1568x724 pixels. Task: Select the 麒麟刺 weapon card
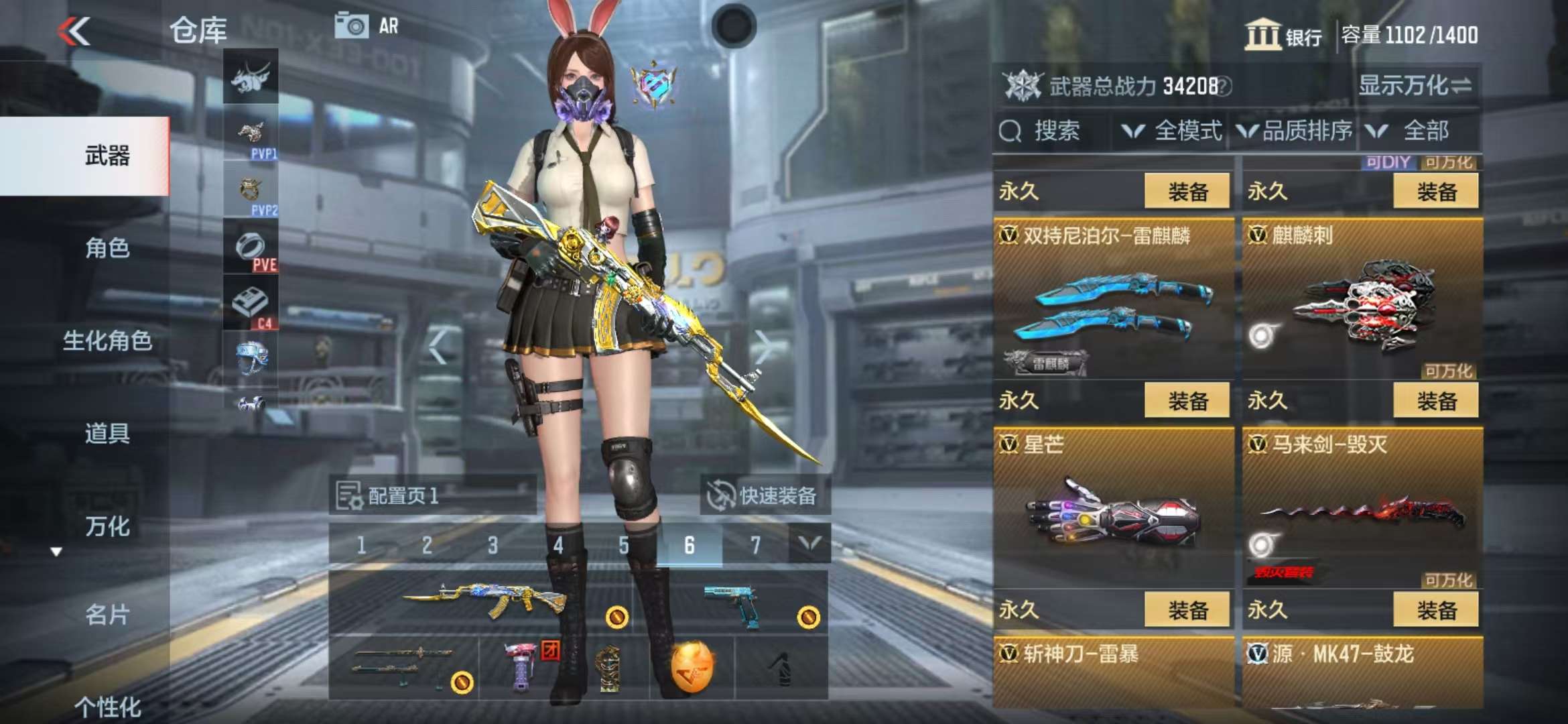click(1362, 302)
